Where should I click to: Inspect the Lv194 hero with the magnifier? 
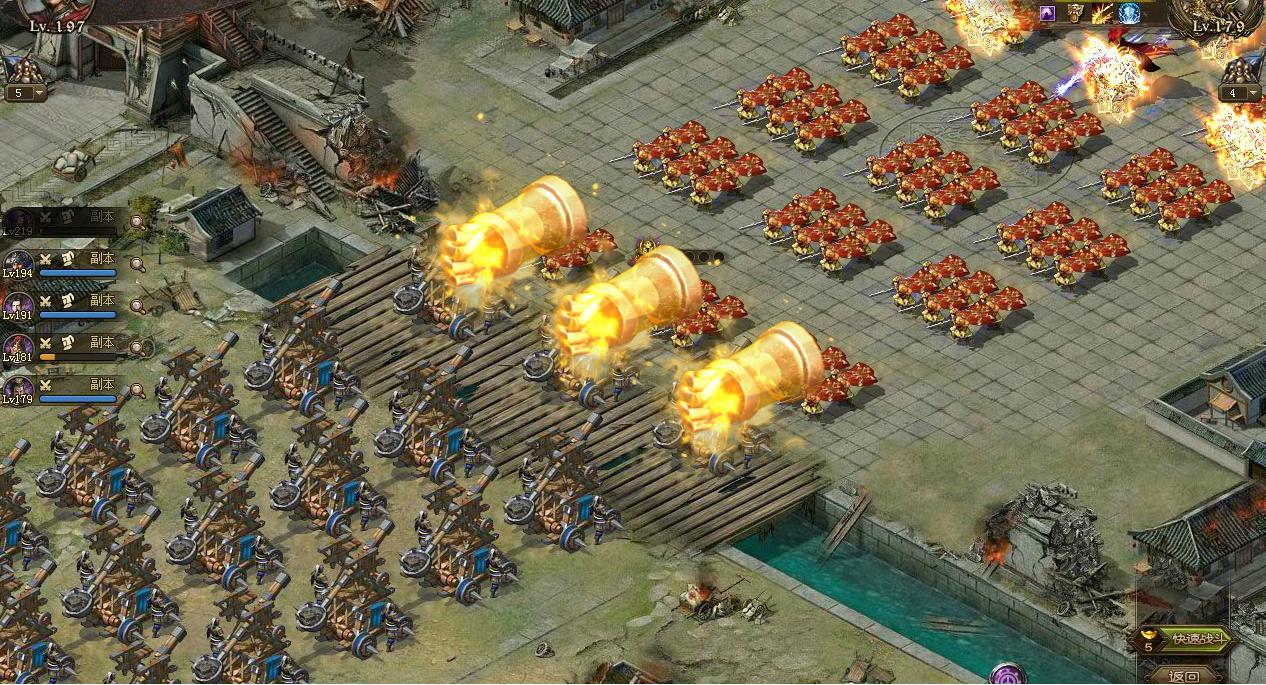point(136,265)
